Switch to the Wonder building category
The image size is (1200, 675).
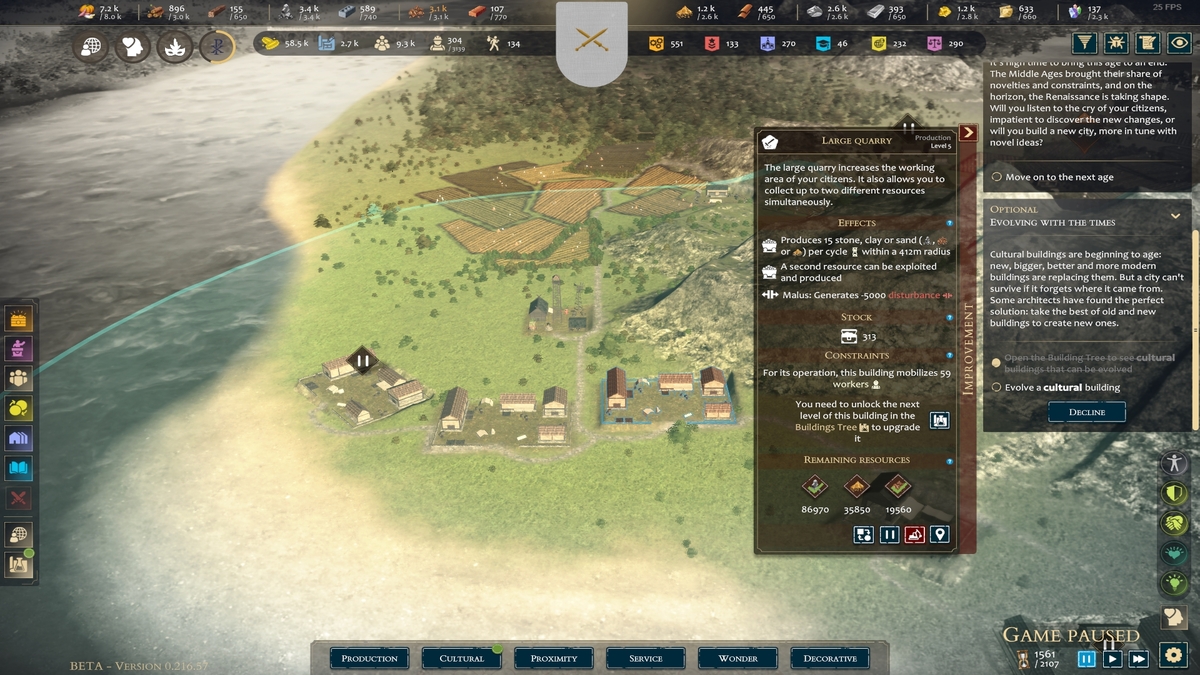coord(738,658)
